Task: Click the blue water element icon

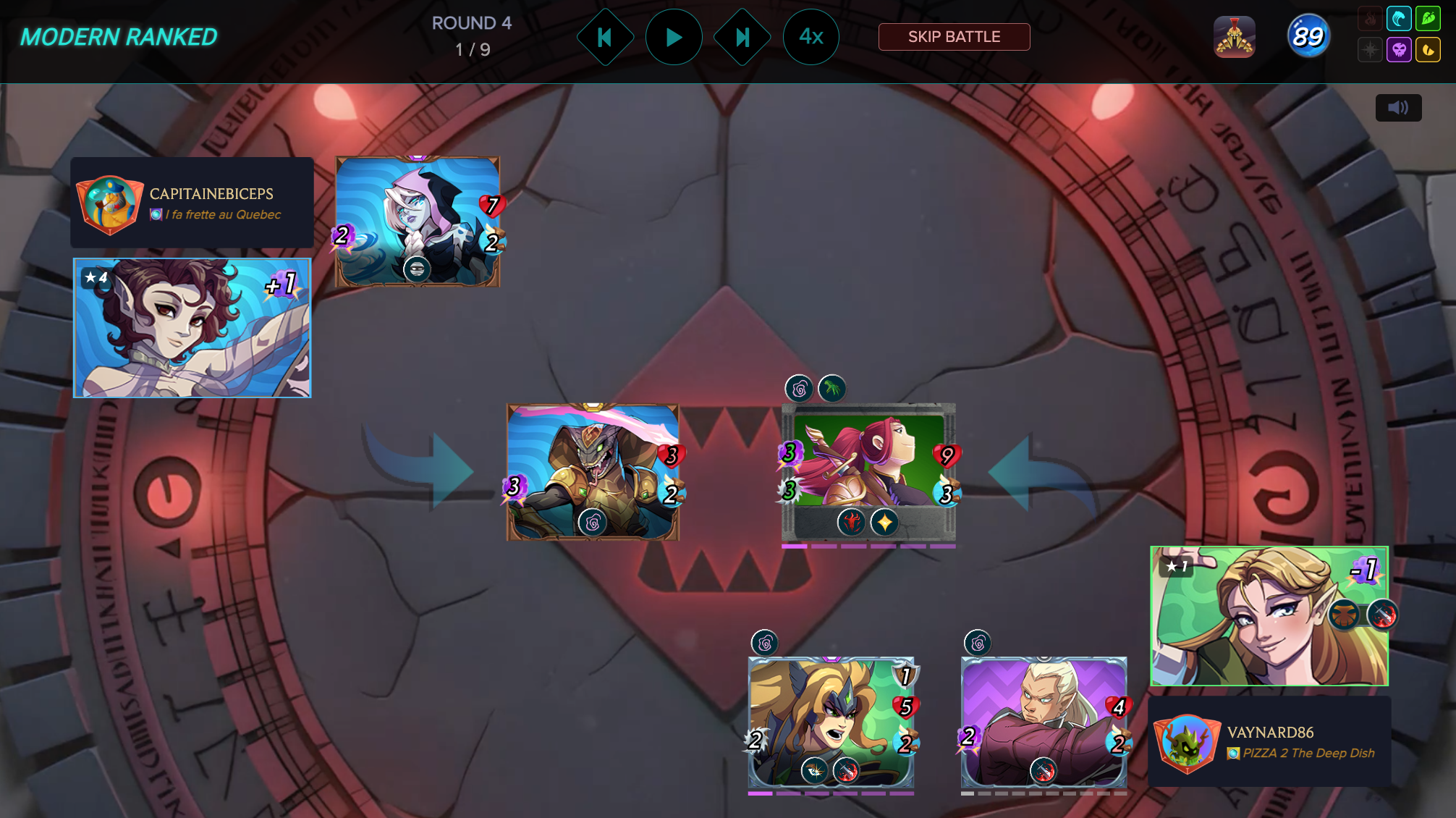Action: tap(1399, 19)
